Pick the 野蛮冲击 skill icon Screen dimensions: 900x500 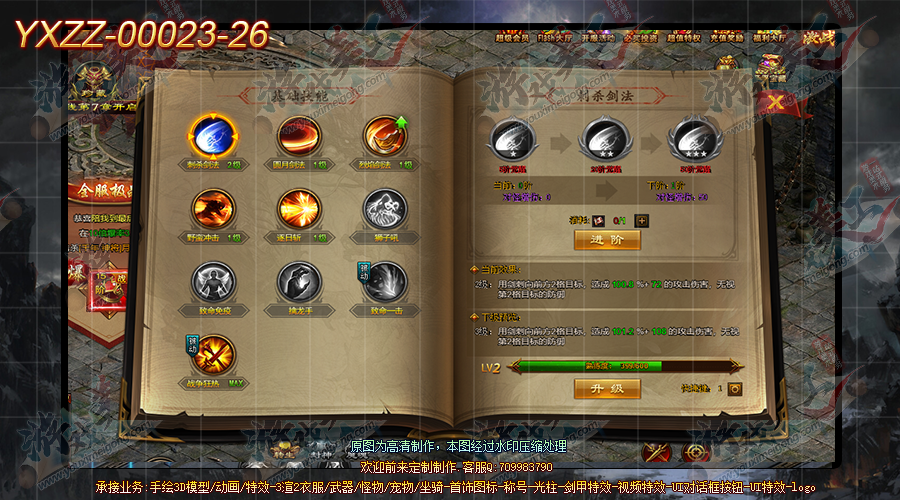pos(212,210)
